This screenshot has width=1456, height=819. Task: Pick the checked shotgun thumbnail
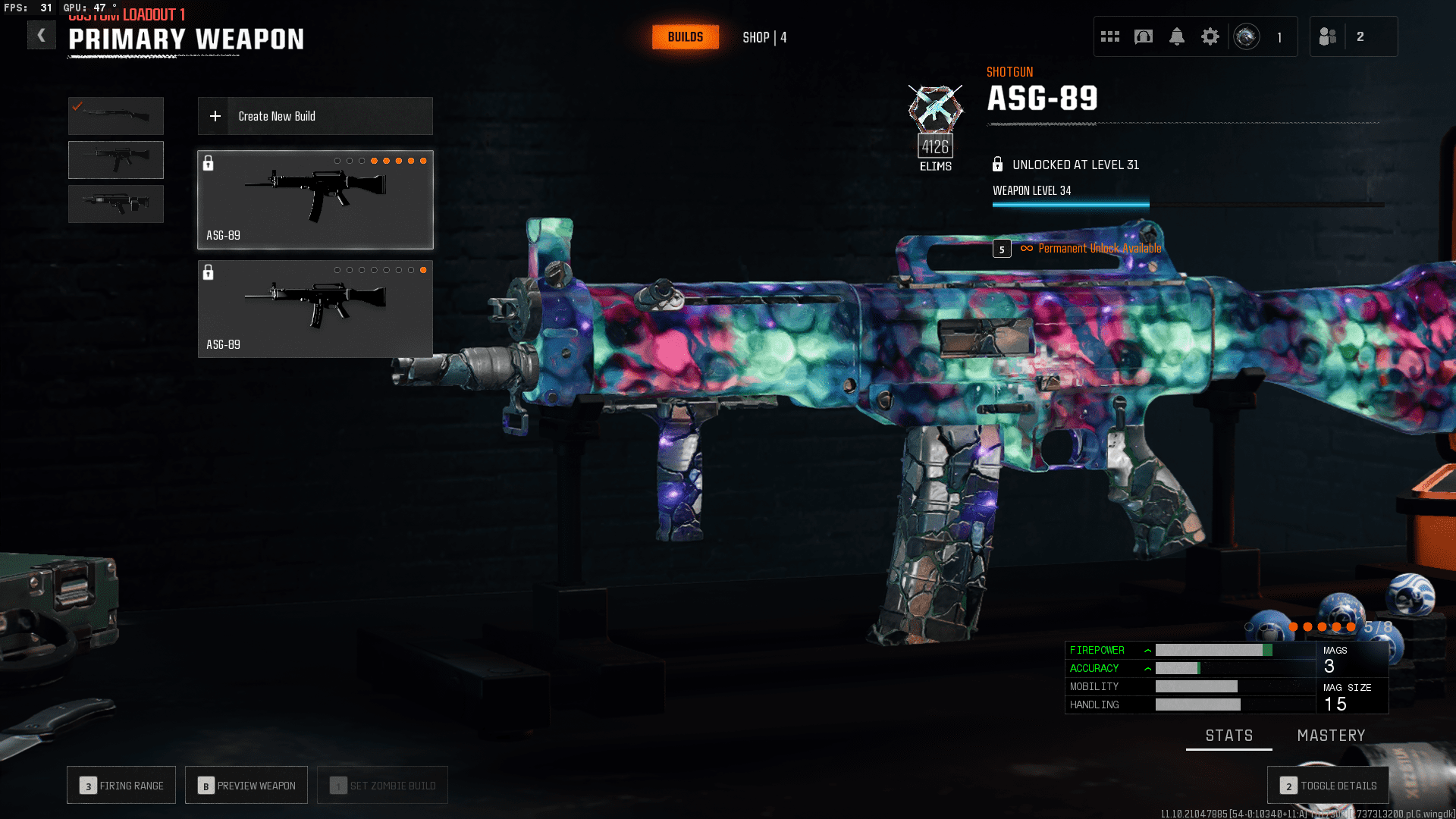116,116
